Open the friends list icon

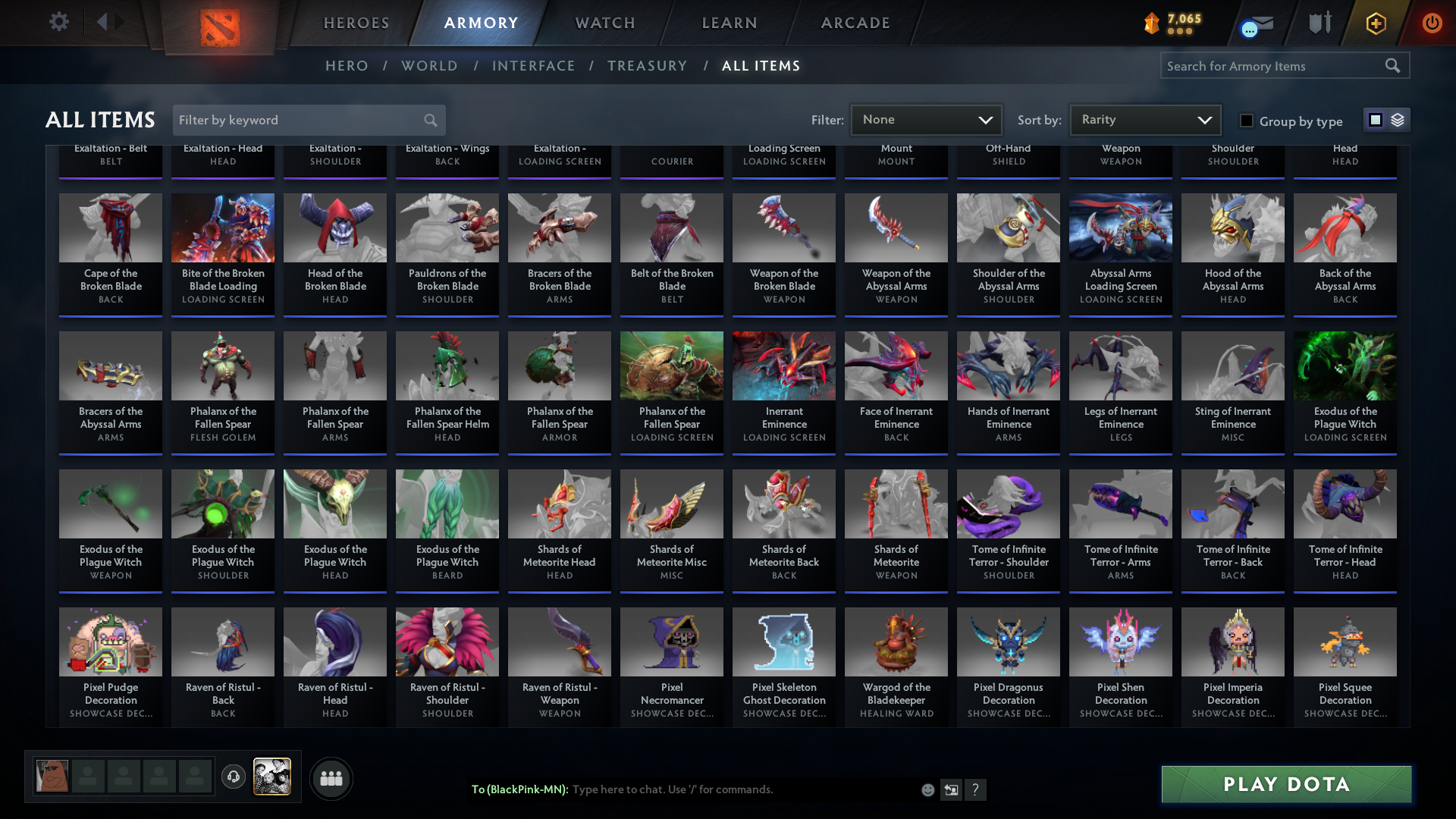tap(331, 778)
